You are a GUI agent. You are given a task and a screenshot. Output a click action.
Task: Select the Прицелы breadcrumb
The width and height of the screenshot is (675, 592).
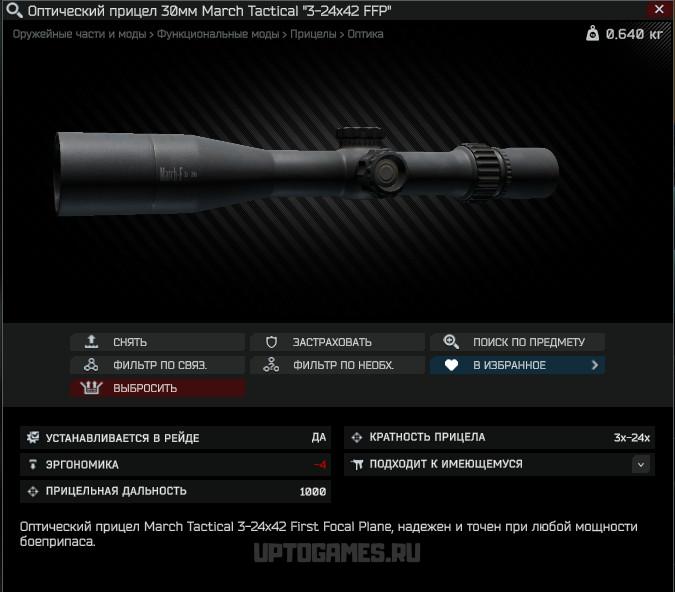coord(313,34)
